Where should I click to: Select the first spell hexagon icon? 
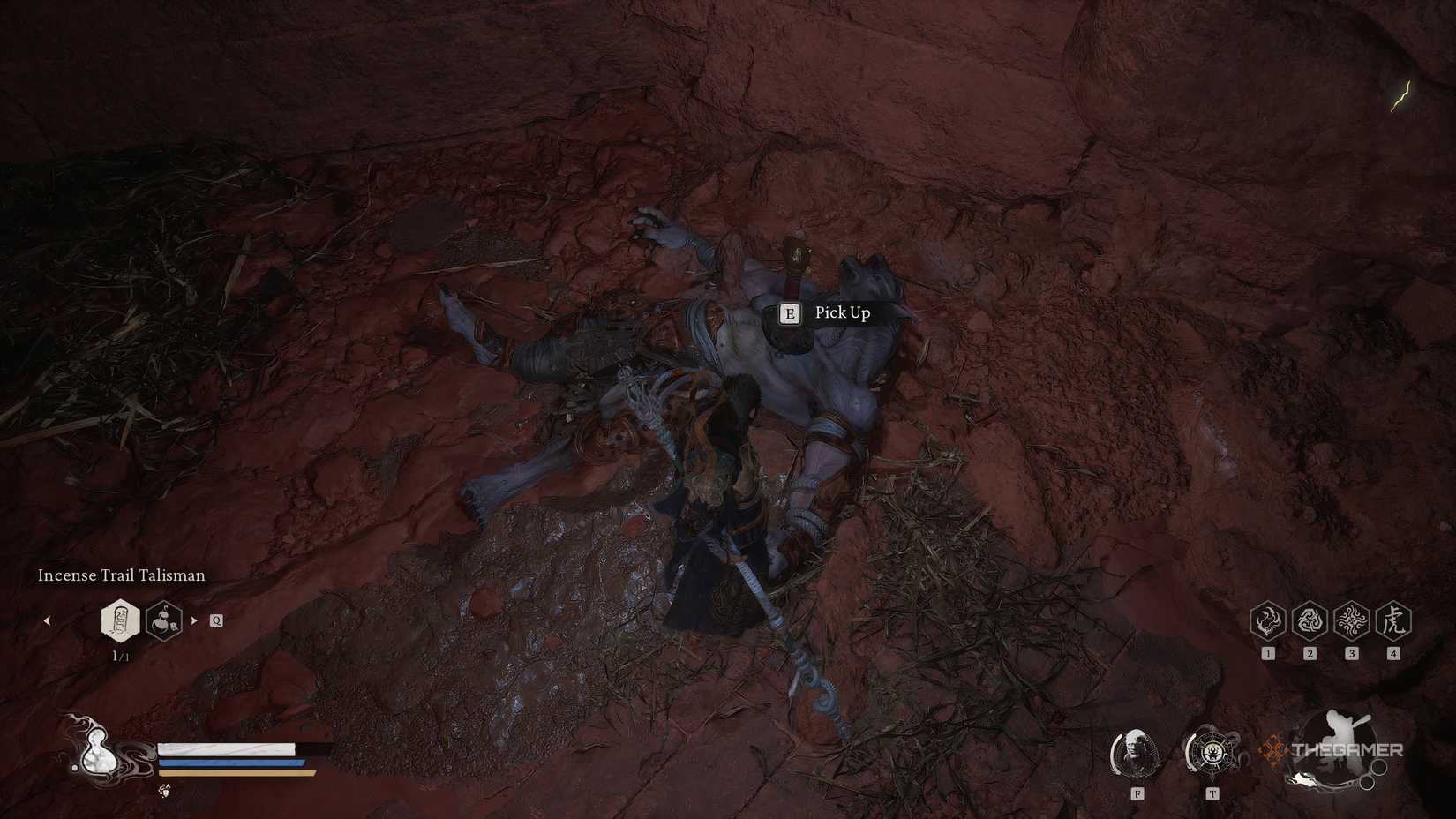(1267, 620)
